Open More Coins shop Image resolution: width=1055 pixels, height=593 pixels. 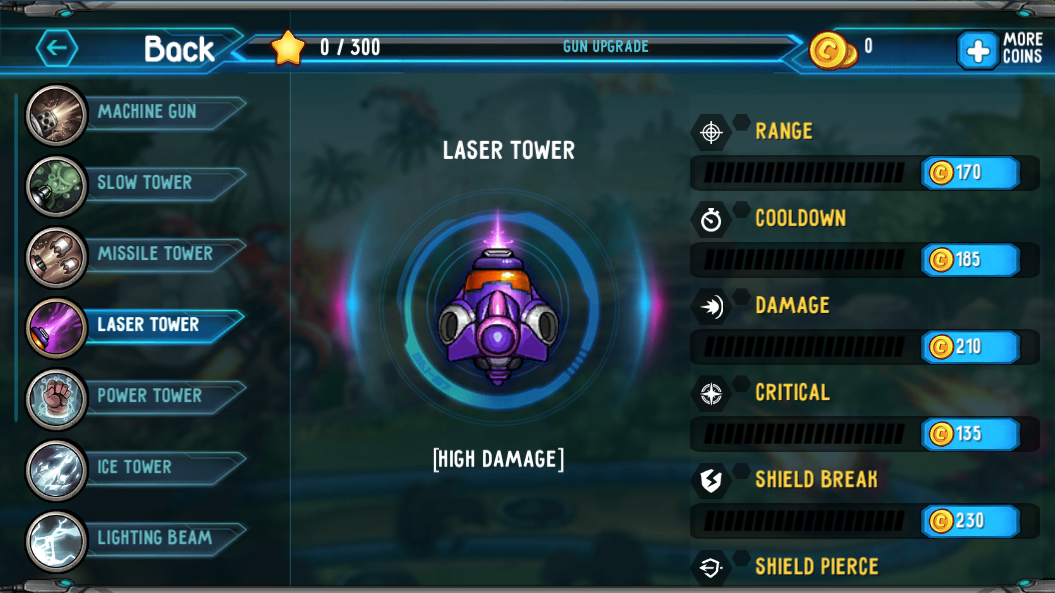tap(1000, 49)
